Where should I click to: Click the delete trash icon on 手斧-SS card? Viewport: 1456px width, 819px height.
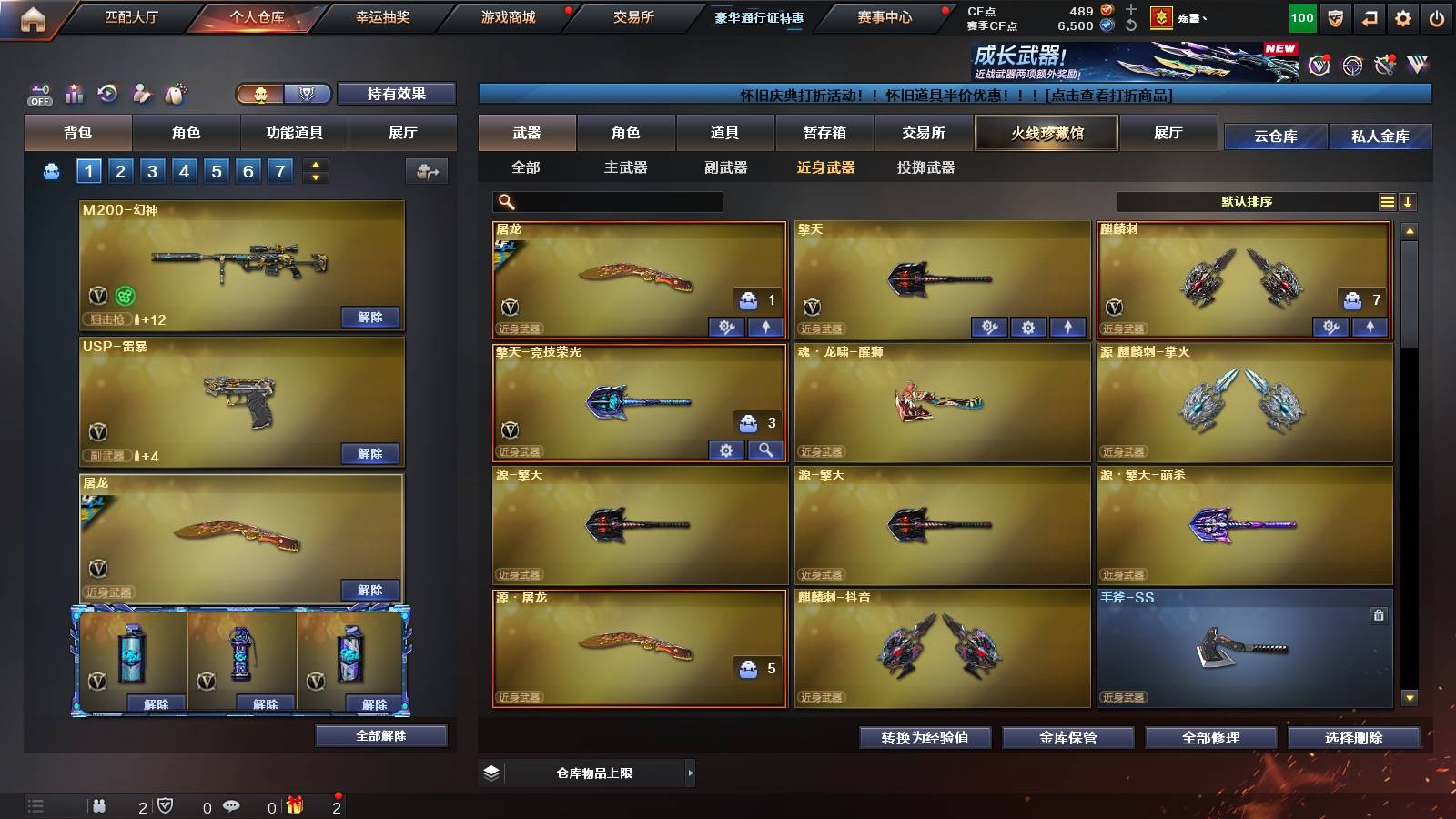(1380, 615)
